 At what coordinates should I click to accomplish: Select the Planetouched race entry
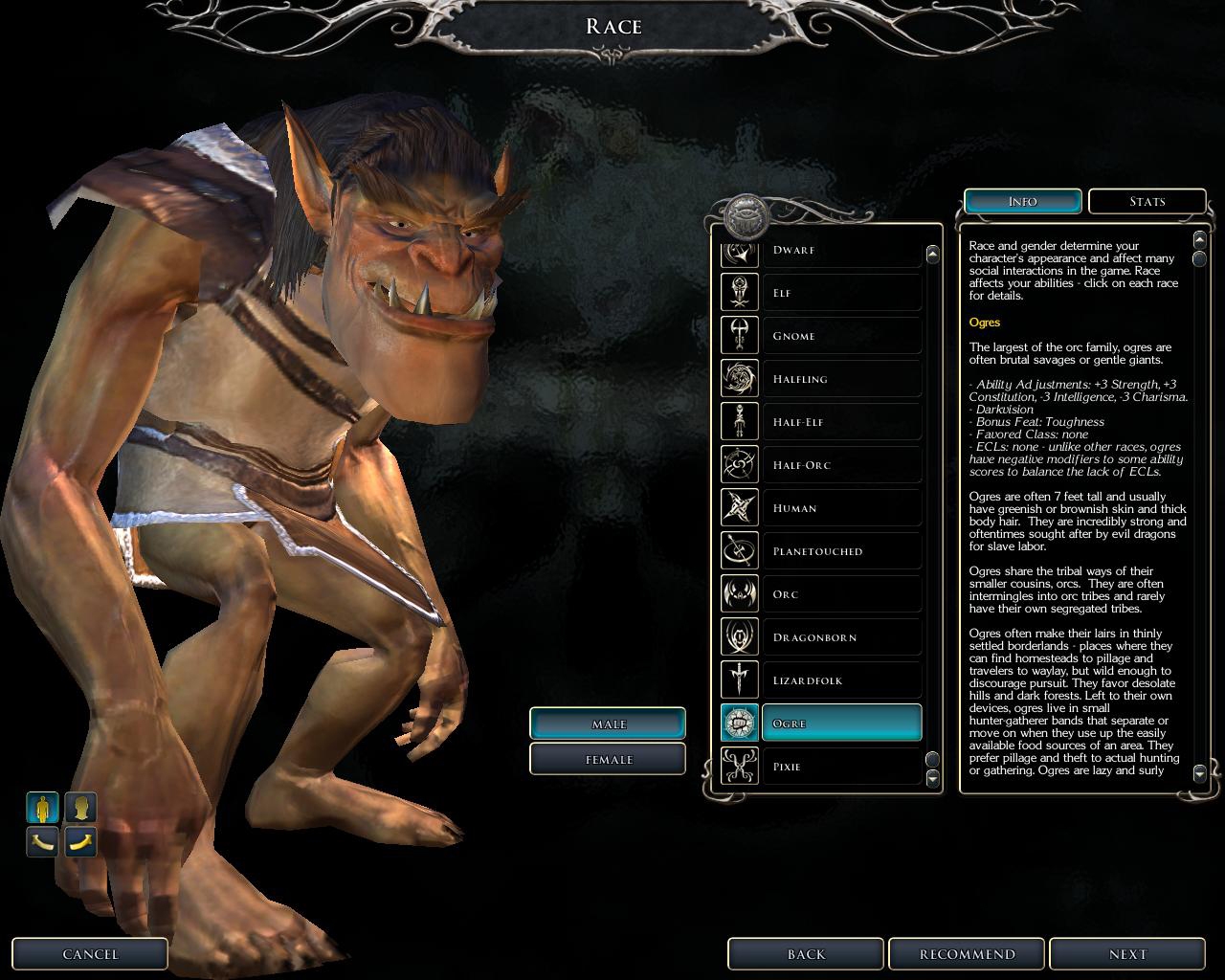[x=840, y=551]
